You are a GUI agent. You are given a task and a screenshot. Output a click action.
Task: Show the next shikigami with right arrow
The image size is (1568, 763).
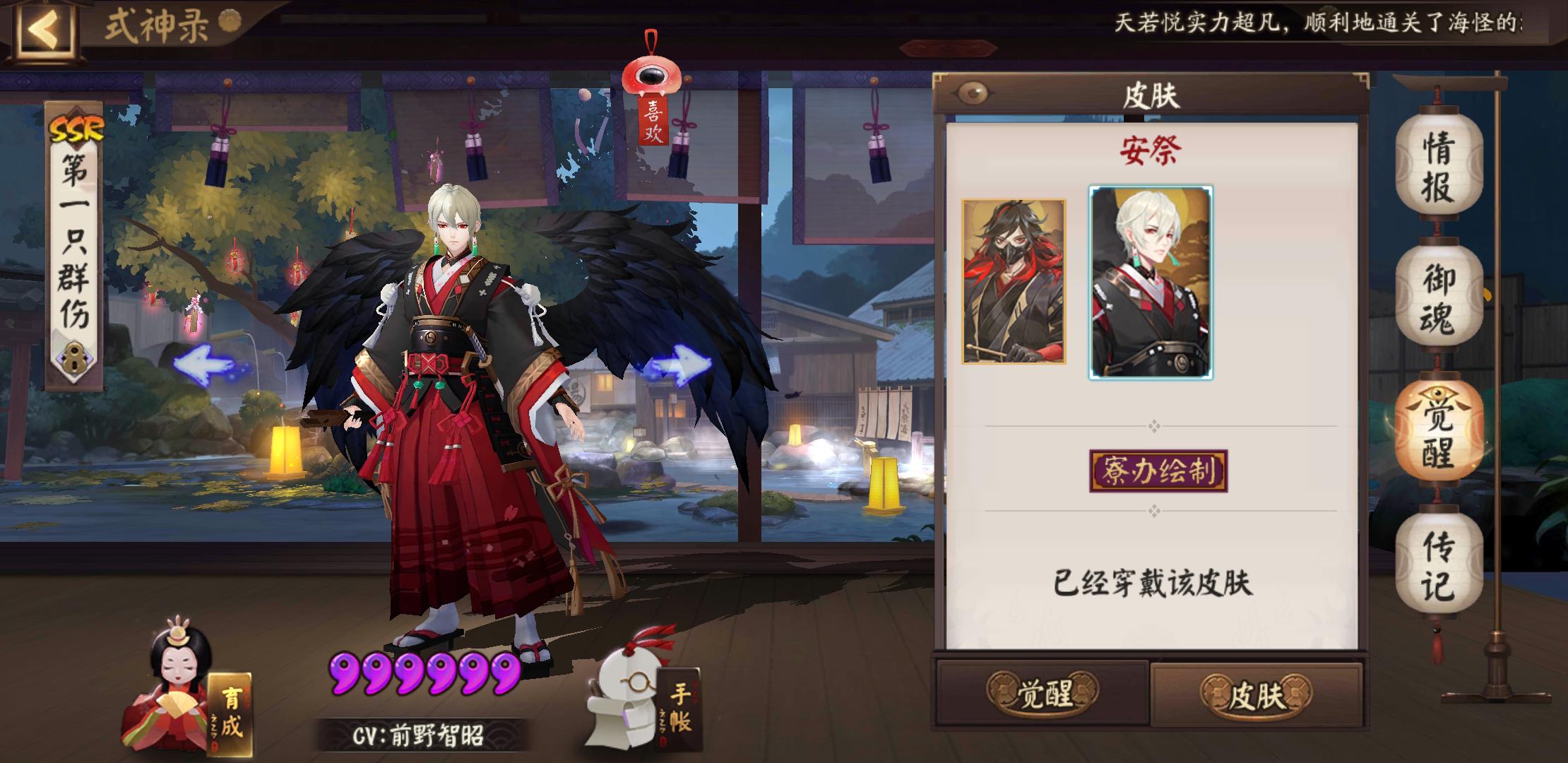coord(677,365)
